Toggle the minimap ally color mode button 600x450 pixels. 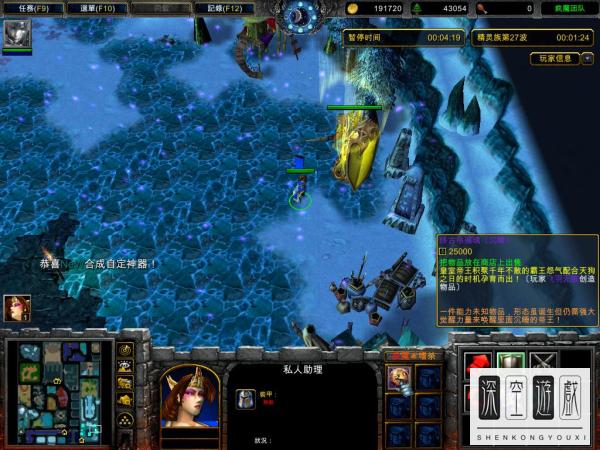pos(126,384)
